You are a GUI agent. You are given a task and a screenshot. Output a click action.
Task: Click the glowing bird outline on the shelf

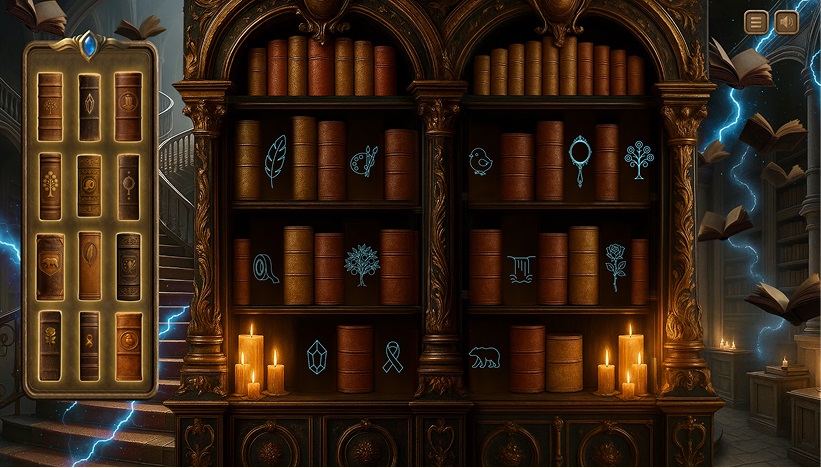pos(481,160)
